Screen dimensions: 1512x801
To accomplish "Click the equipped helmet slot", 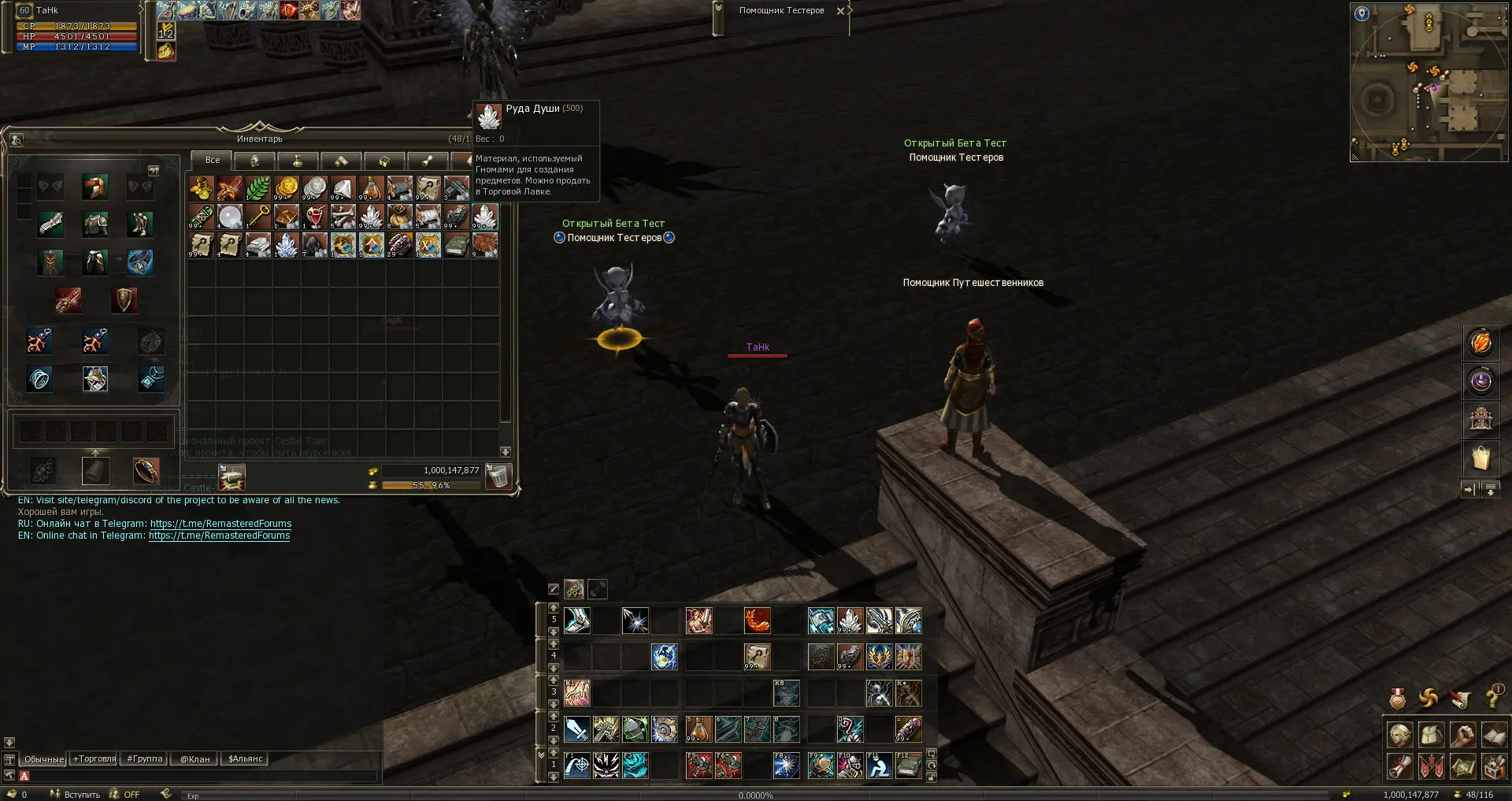I will click(x=94, y=187).
